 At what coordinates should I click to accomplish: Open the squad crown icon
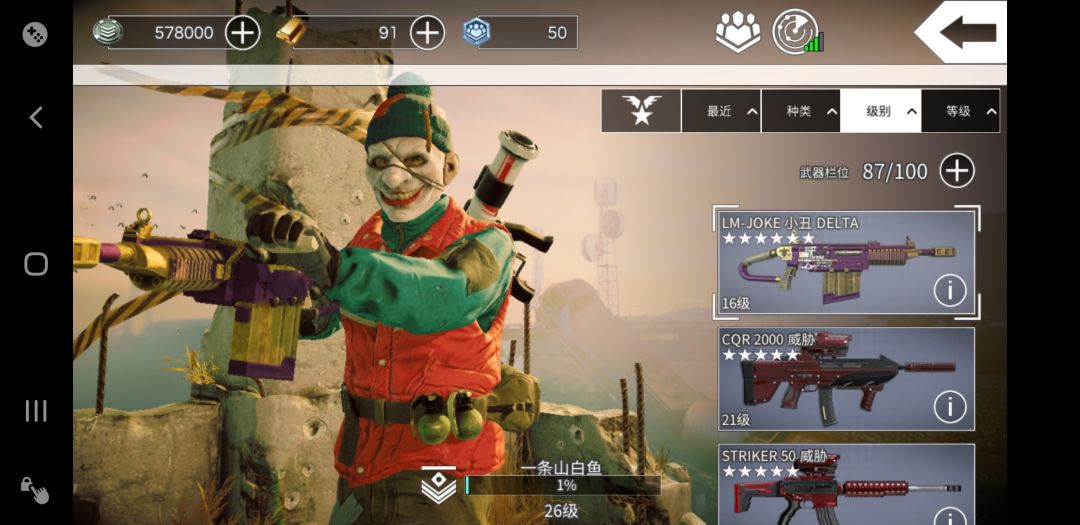(737, 32)
